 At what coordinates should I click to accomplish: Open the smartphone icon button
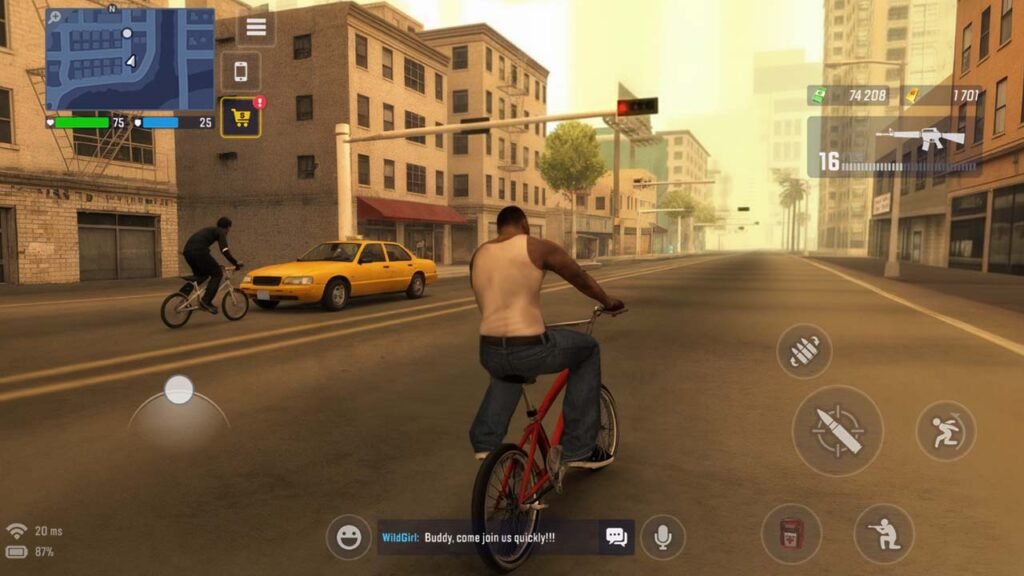point(240,71)
